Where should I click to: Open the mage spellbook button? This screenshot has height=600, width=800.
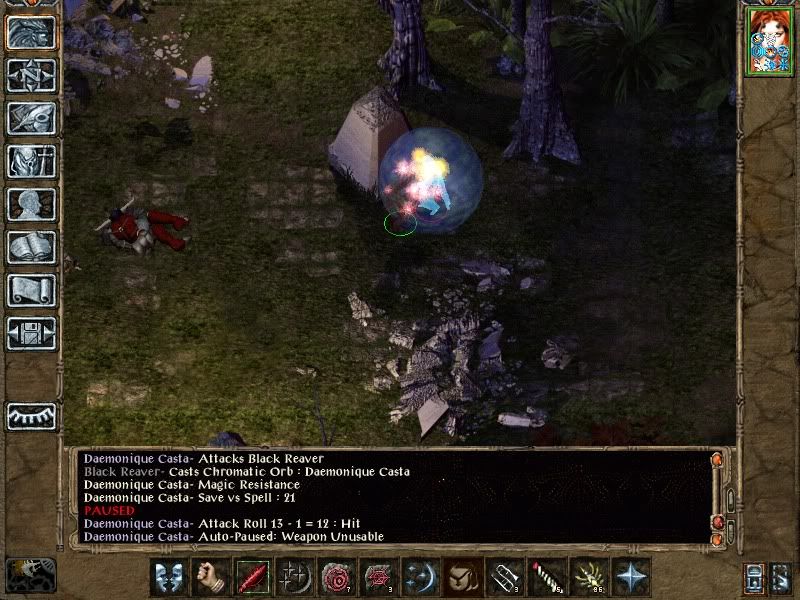[x=31, y=247]
